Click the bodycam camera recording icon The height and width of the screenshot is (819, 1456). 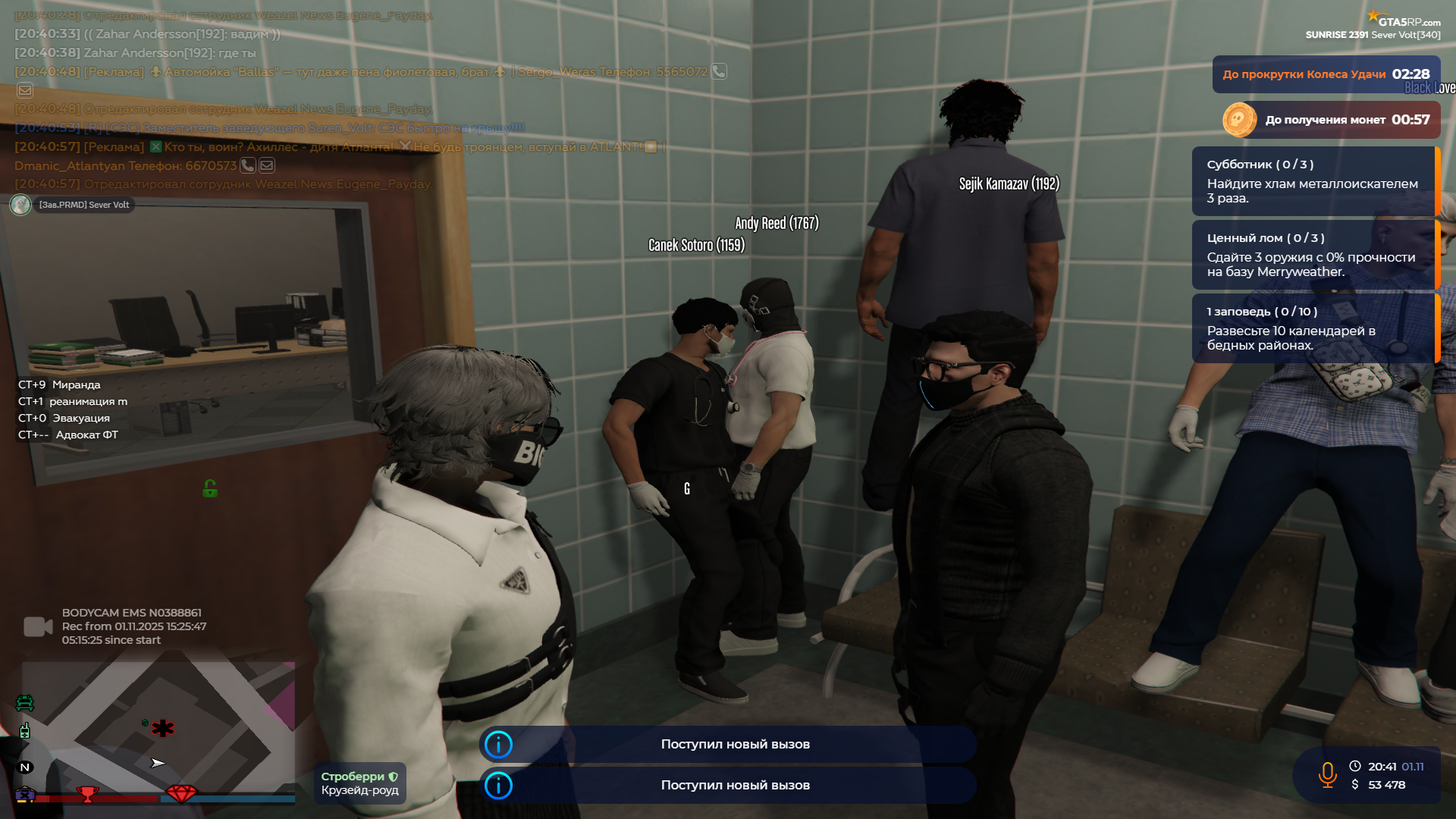(x=37, y=626)
